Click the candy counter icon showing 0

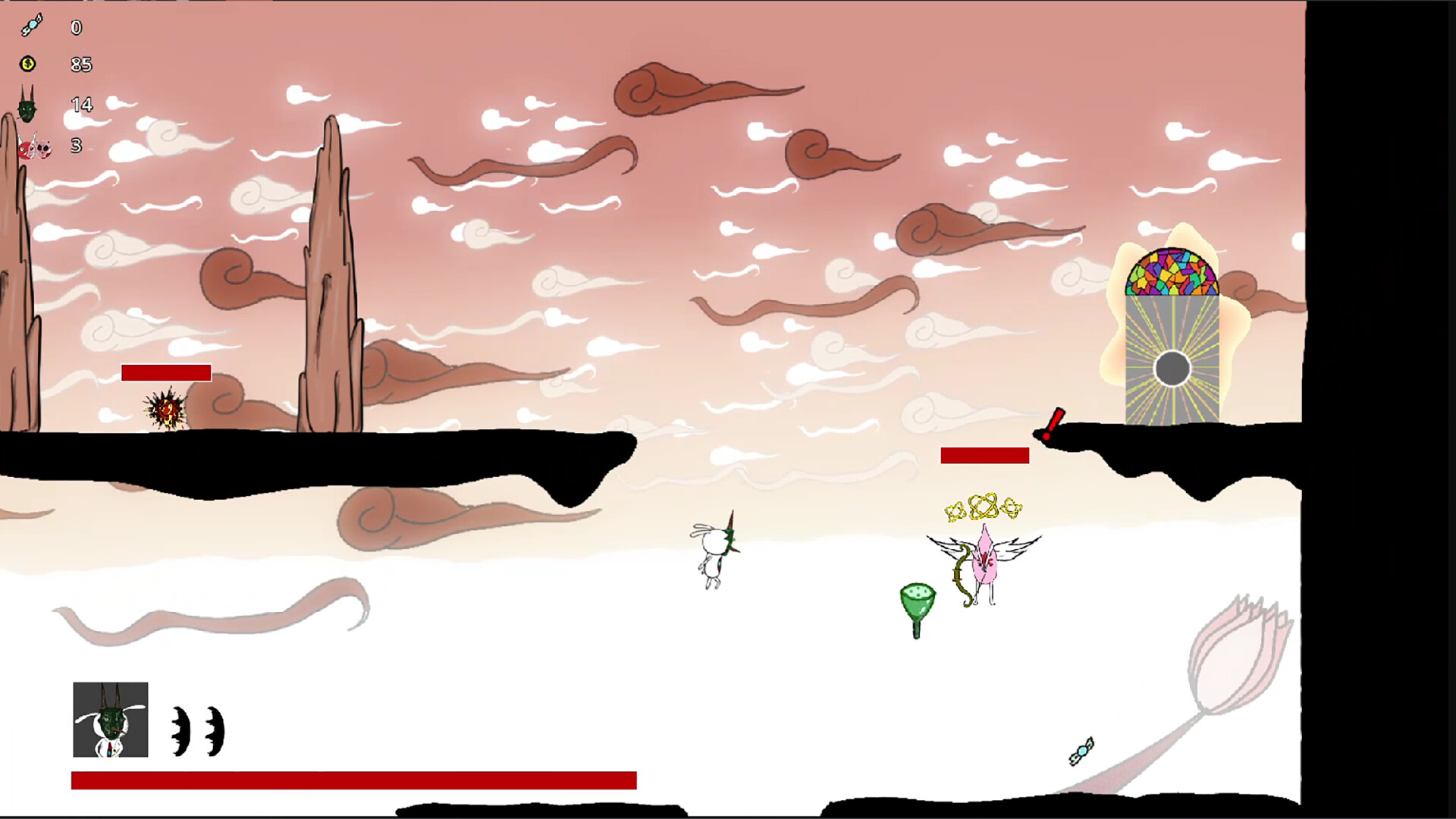pos(30,25)
